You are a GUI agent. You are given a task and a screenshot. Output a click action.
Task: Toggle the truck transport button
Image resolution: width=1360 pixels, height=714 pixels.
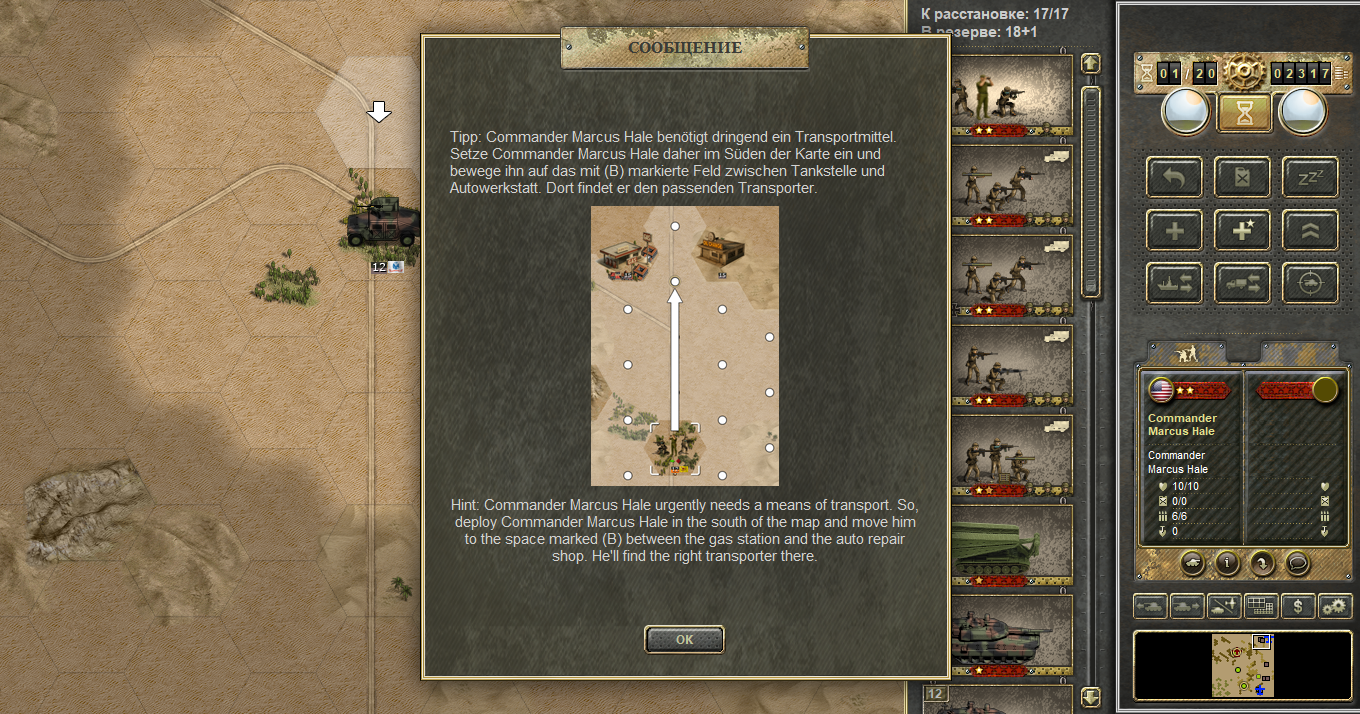pos(1242,284)
